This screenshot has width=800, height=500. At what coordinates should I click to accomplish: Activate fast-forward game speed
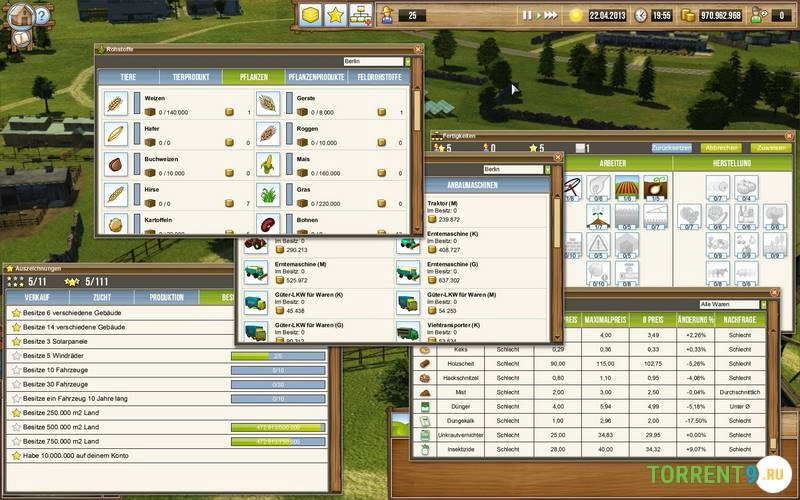(x=551, y=15)
